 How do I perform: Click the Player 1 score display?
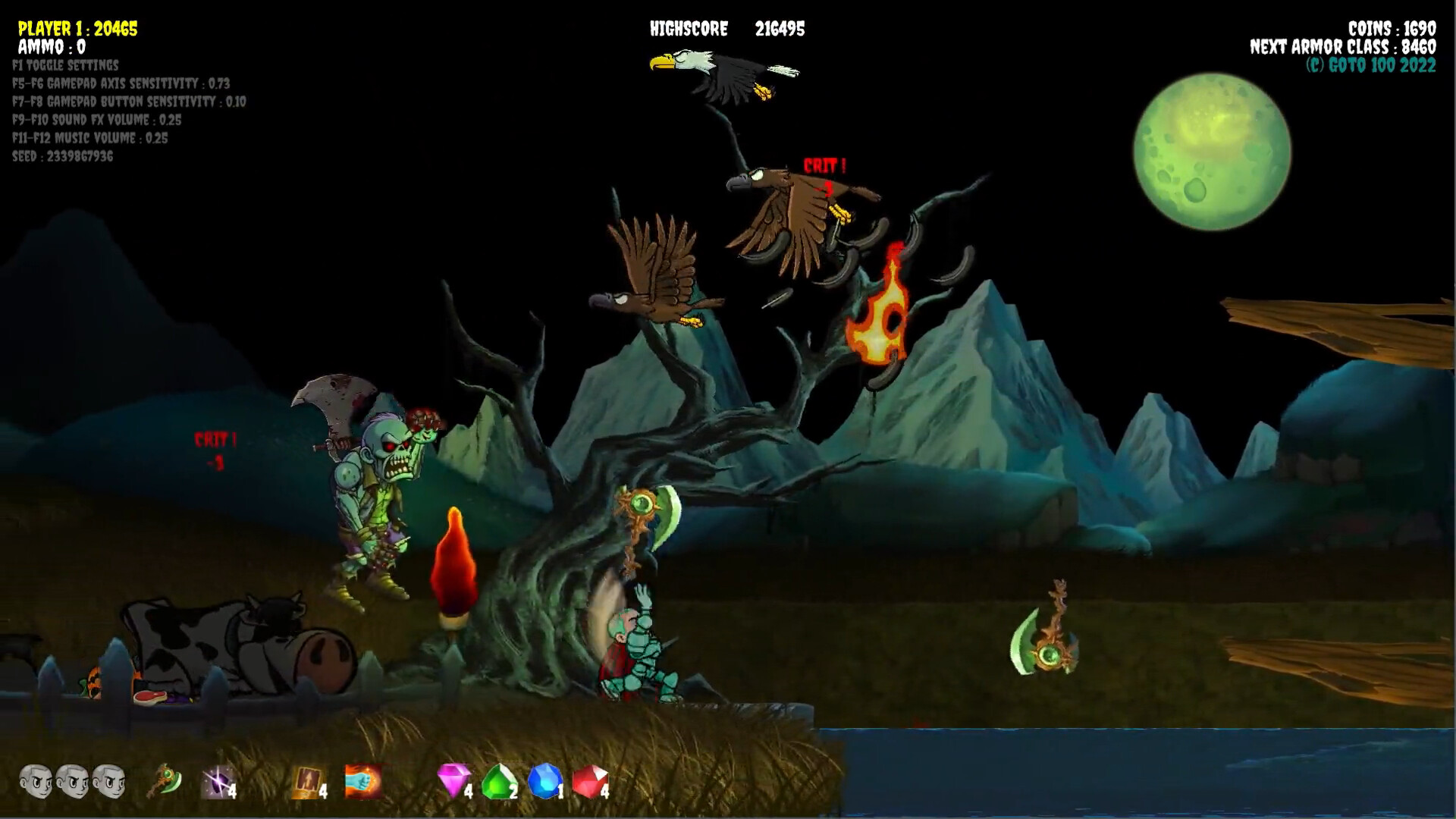click(x=77, y=30)
